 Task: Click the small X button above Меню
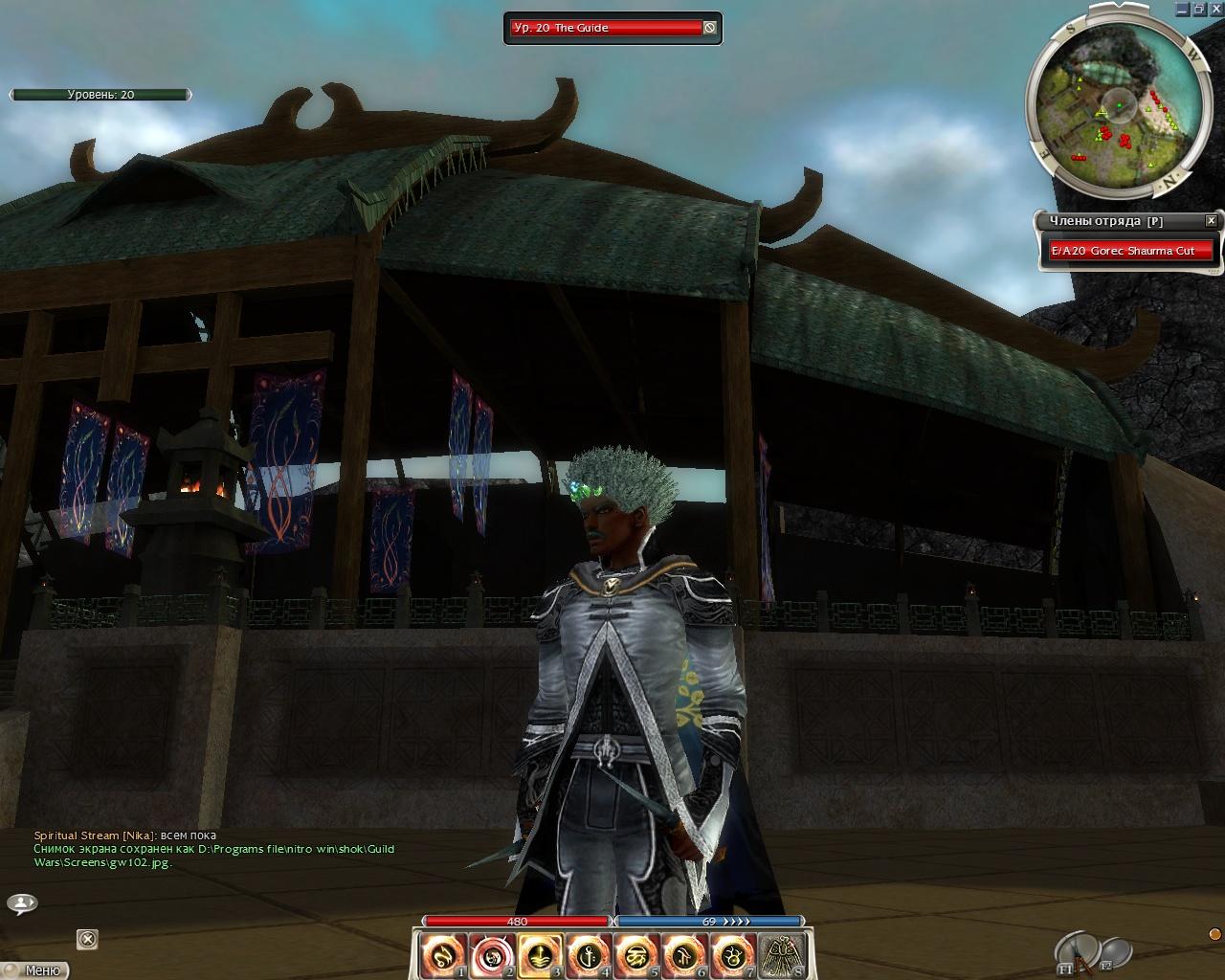point(87,940)
